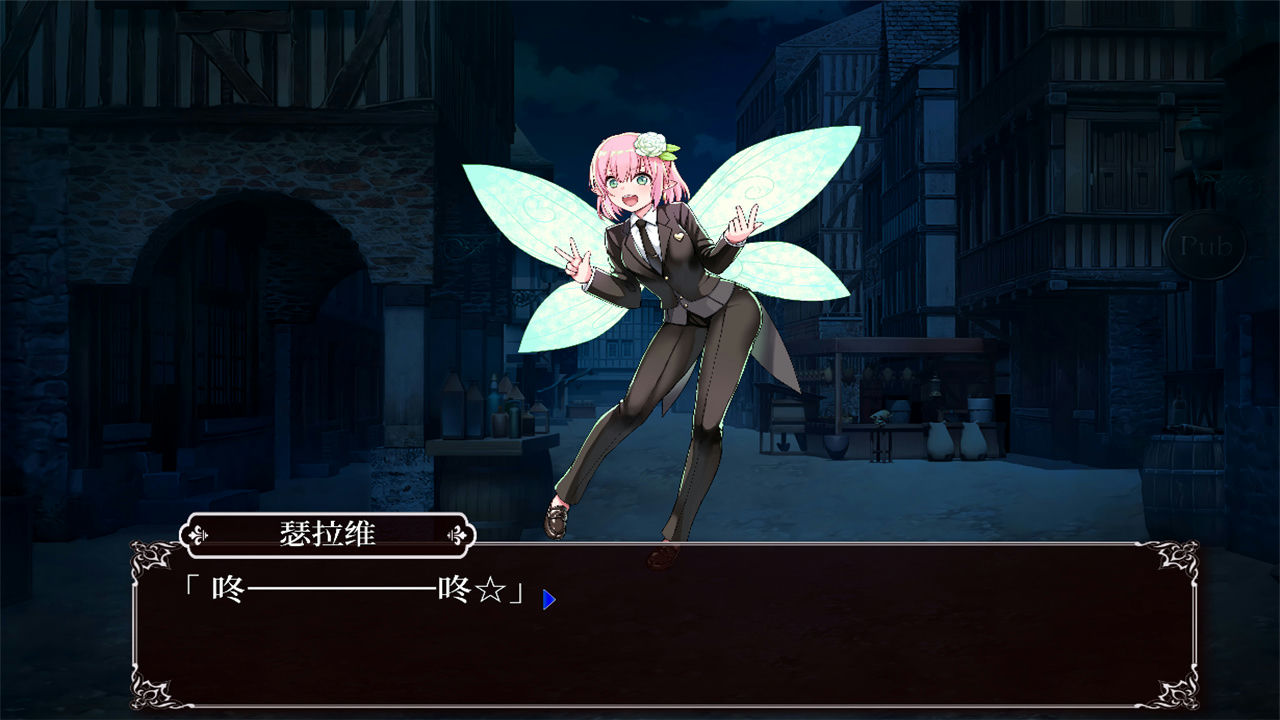Click the hanging lantern at the market stall

pos(934,385)
